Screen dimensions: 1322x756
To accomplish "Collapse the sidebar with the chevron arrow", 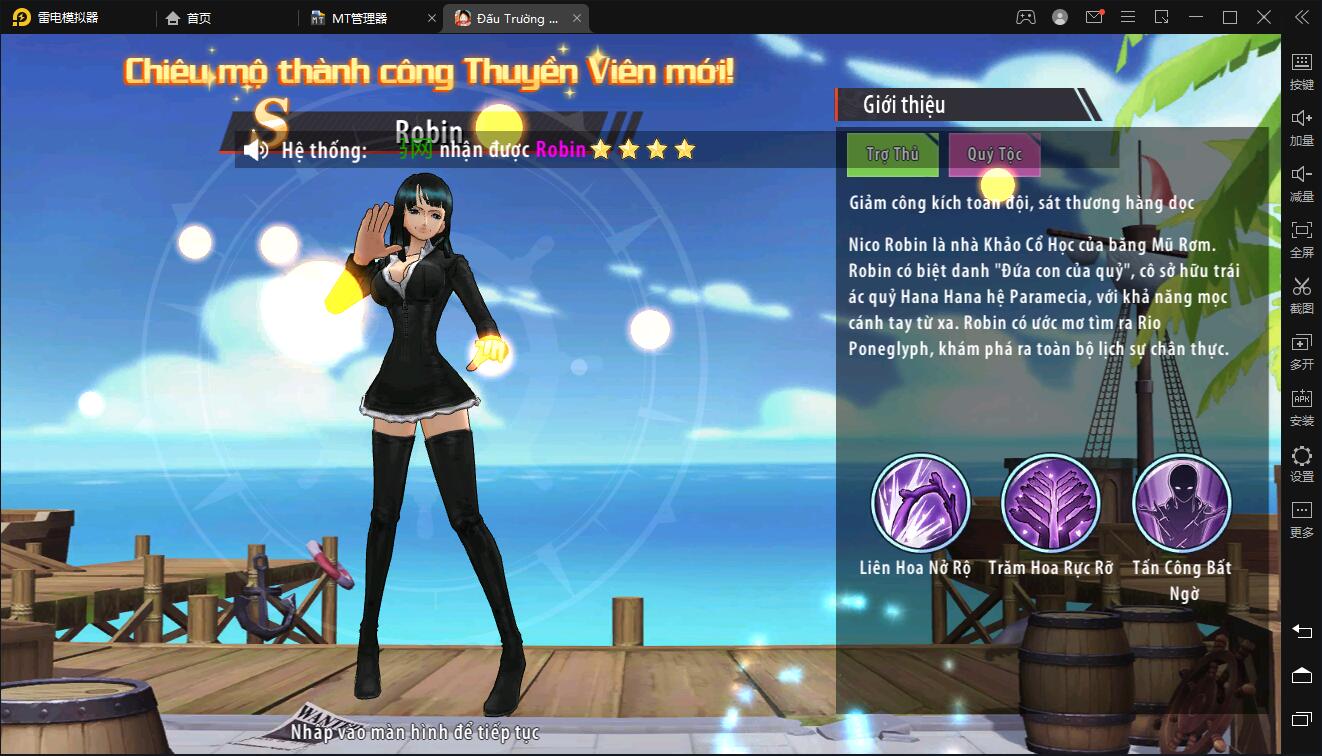I will click(x=1301, y=17).
